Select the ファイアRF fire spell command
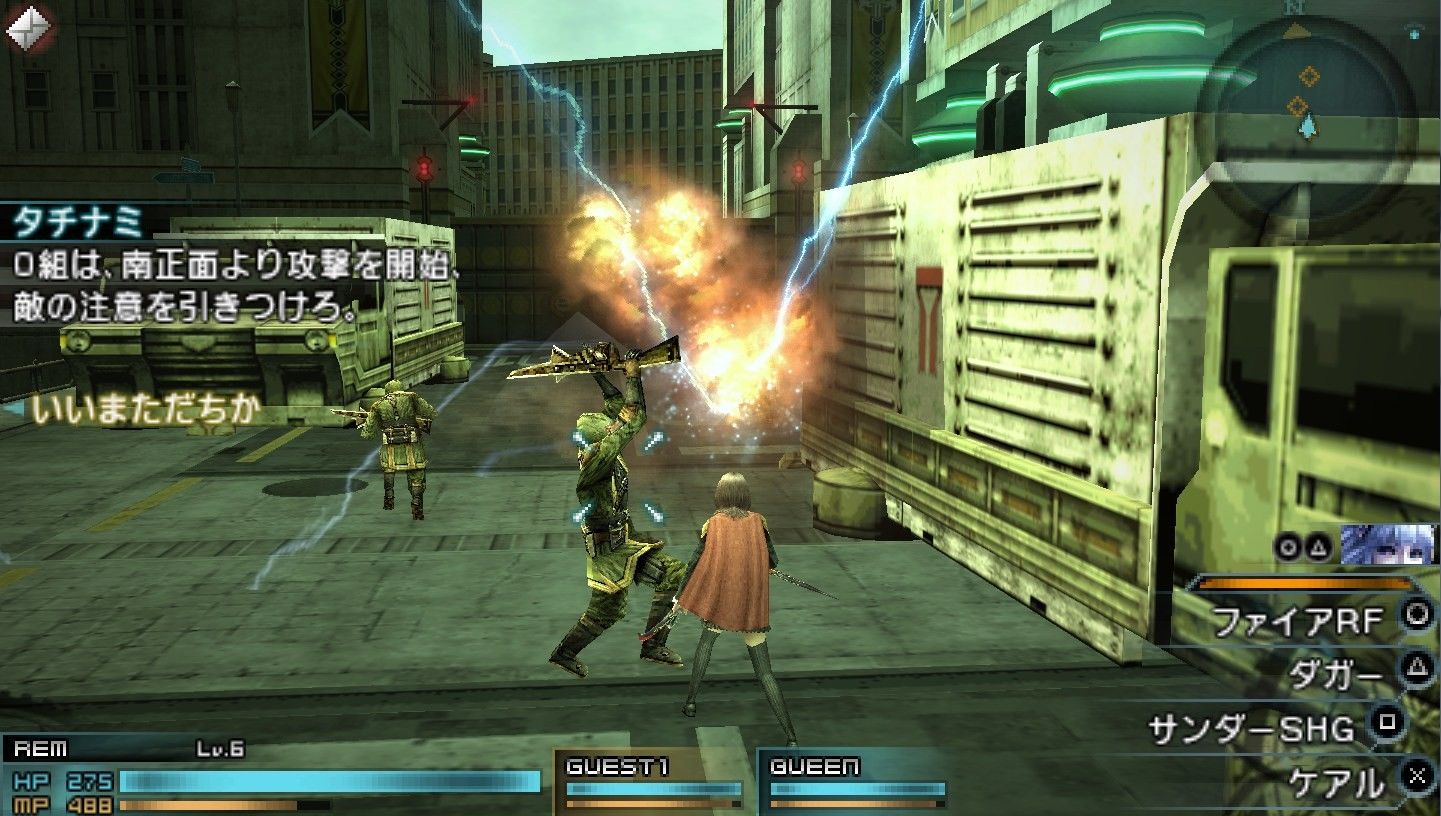Viewport: 1441px width, 816px height. click(1300, 622)
